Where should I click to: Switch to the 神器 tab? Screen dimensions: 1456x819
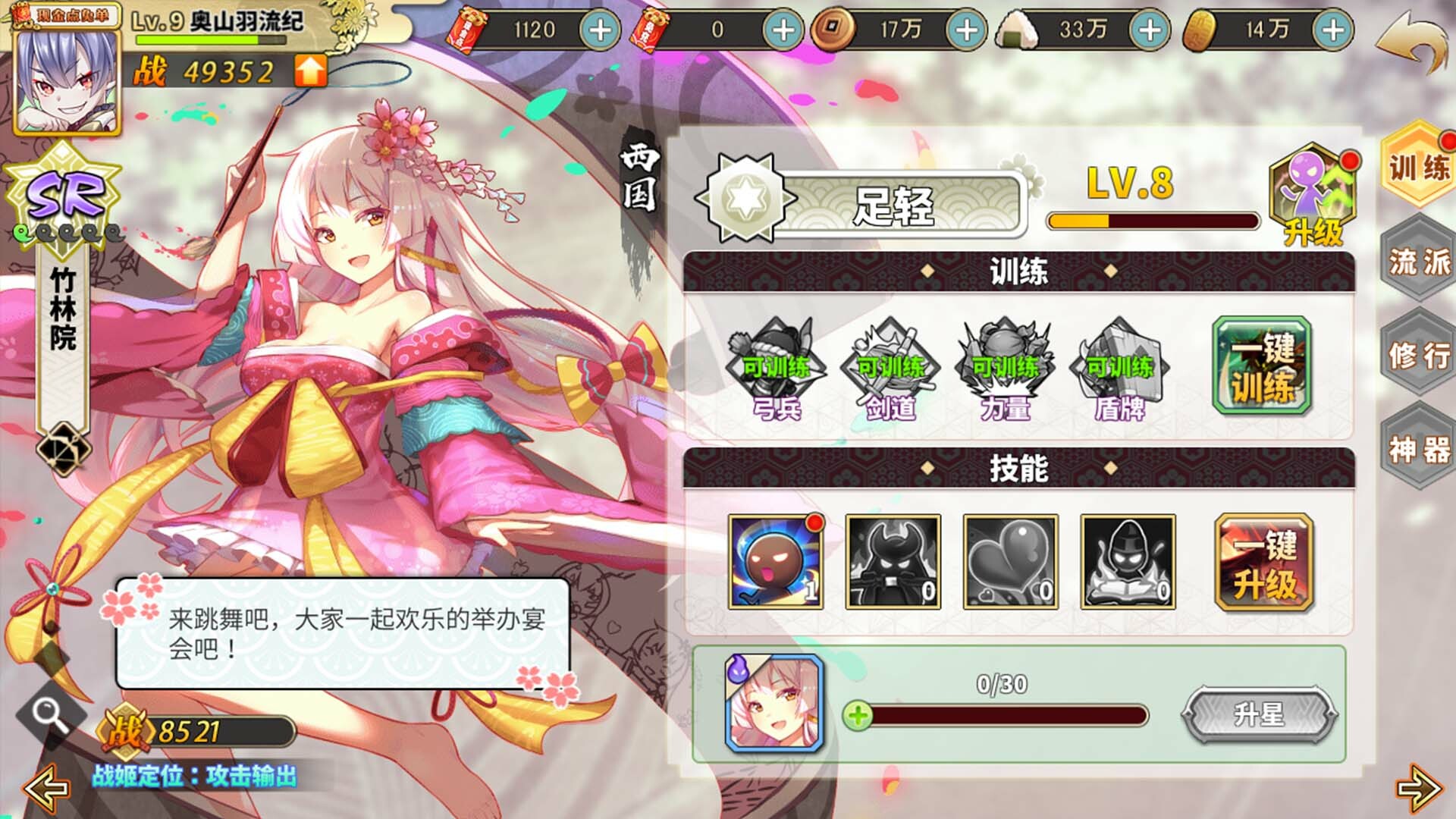coord(1420,444)
